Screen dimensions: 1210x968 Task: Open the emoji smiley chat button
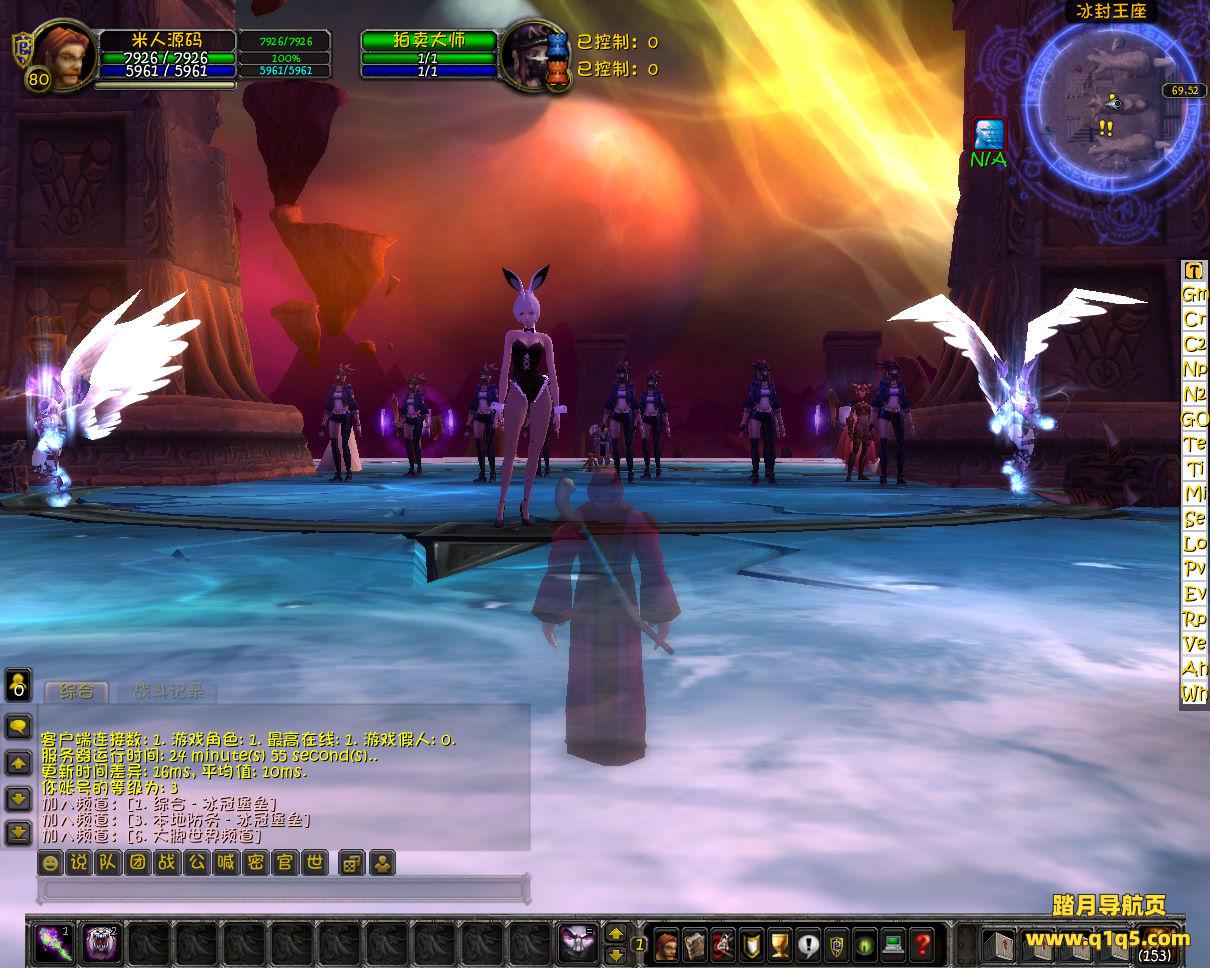50,863
